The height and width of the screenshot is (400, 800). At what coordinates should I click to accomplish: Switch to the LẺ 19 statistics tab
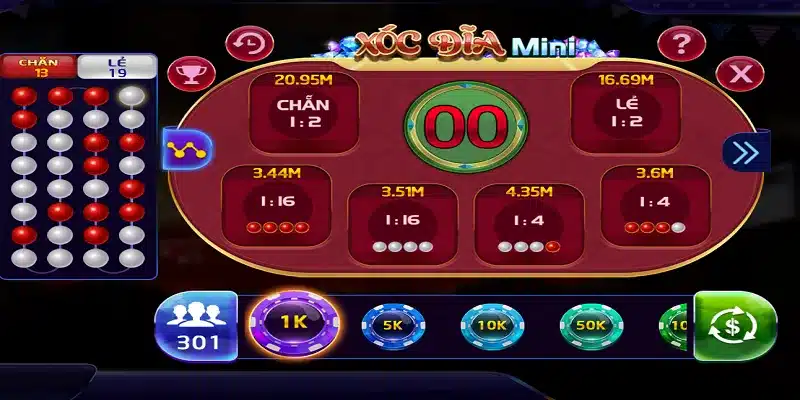(116, 67)
